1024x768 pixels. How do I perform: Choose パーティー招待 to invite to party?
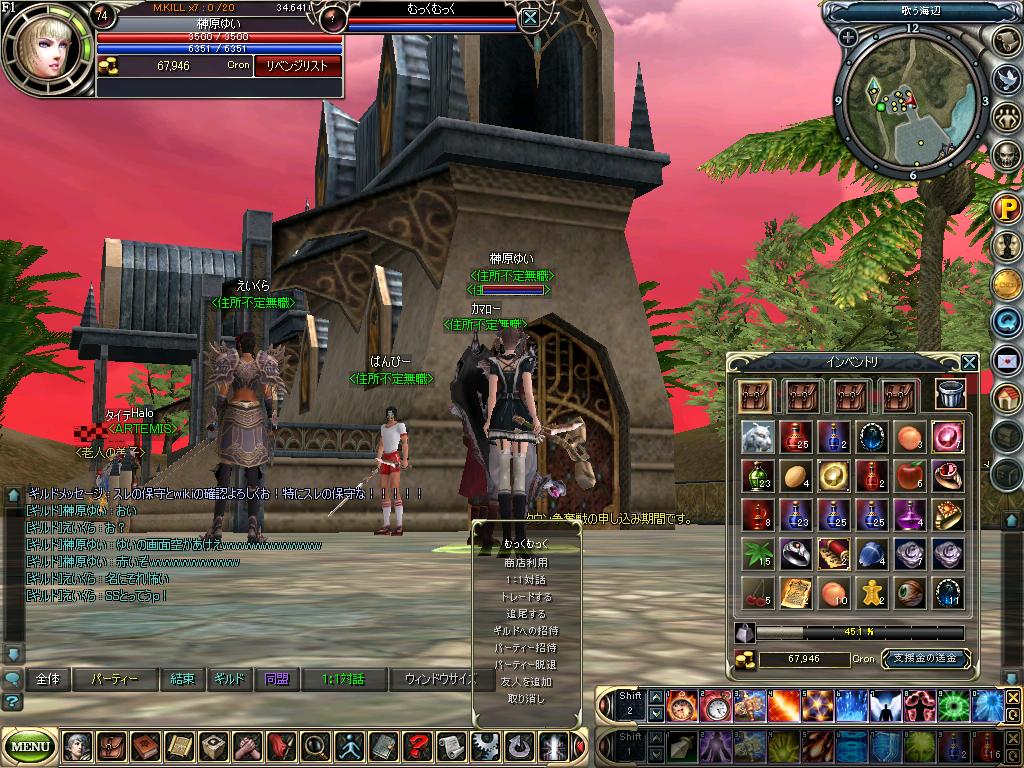pos(526,648)
